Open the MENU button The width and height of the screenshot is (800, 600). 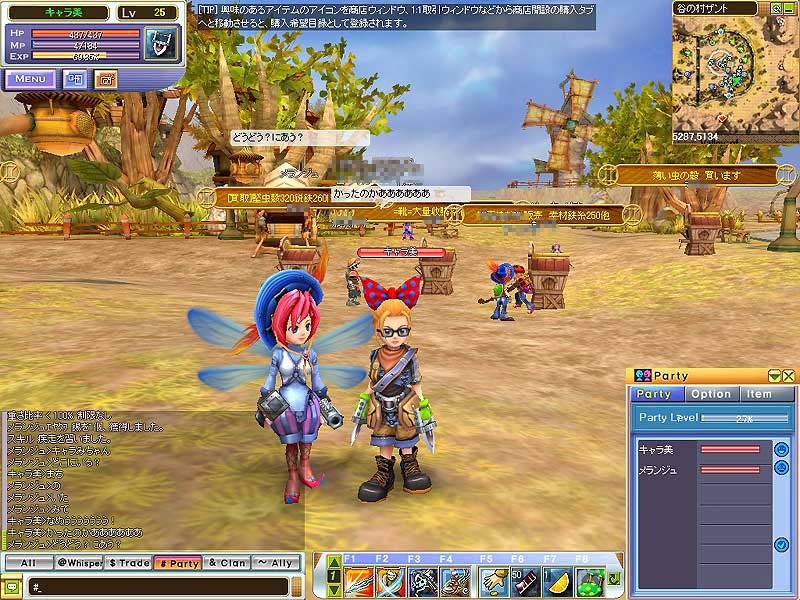pyautogui.click(x=29, y=79)
